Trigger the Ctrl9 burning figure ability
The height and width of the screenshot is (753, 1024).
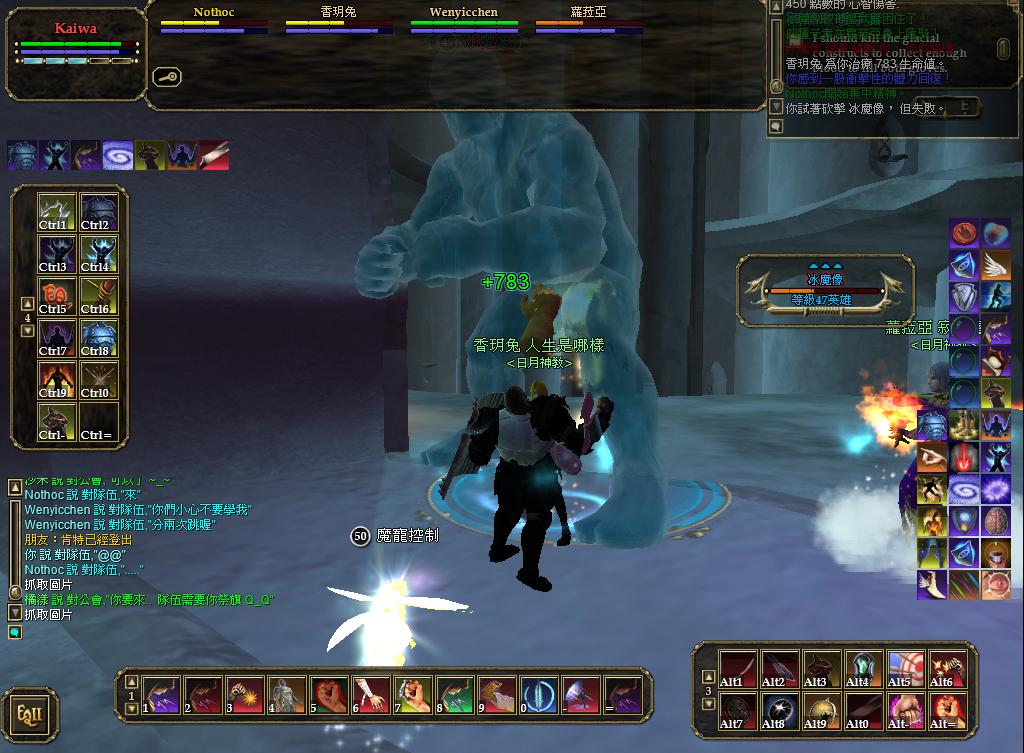[x=57, y=380]
